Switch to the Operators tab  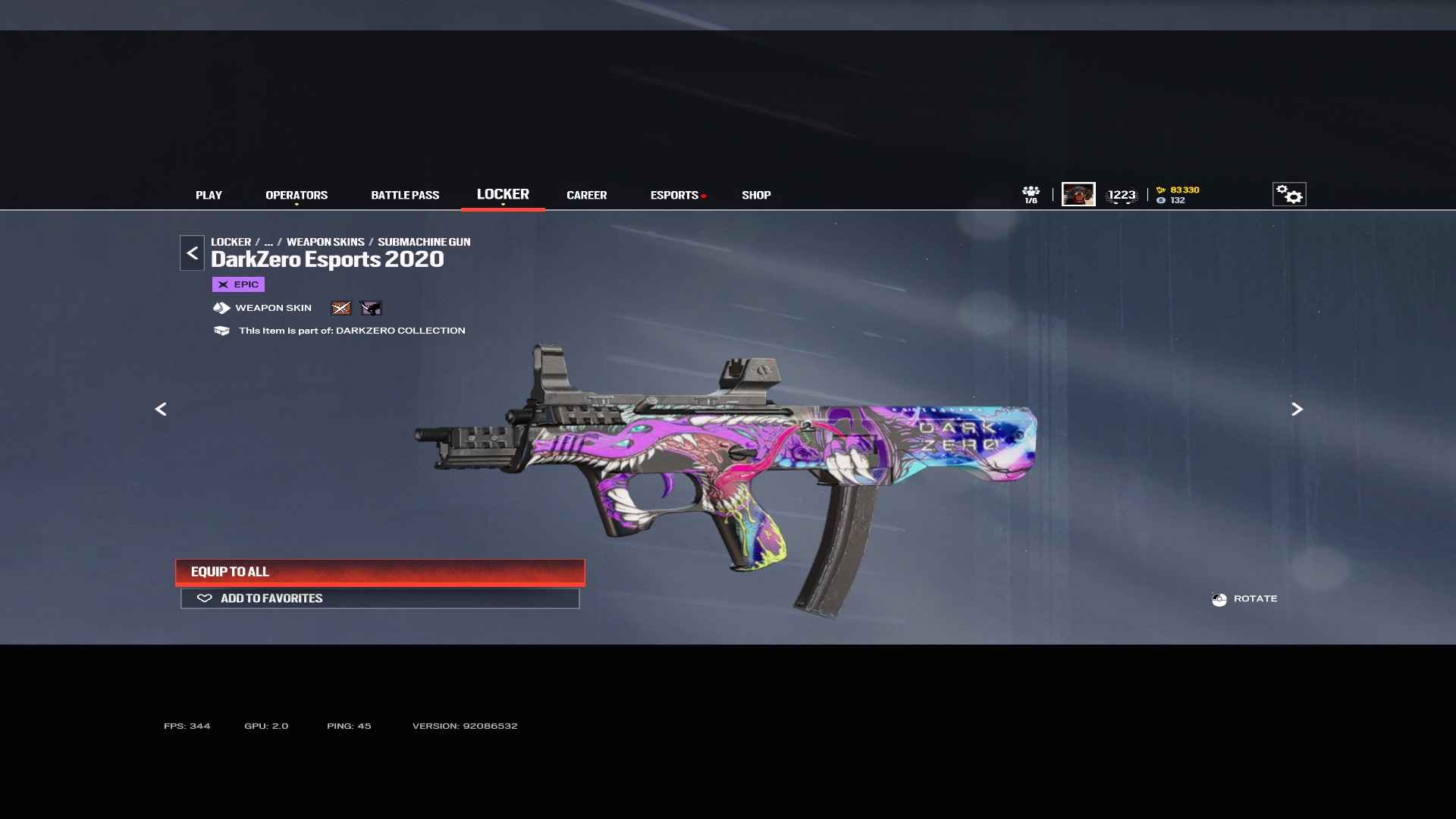click(297, 195)
